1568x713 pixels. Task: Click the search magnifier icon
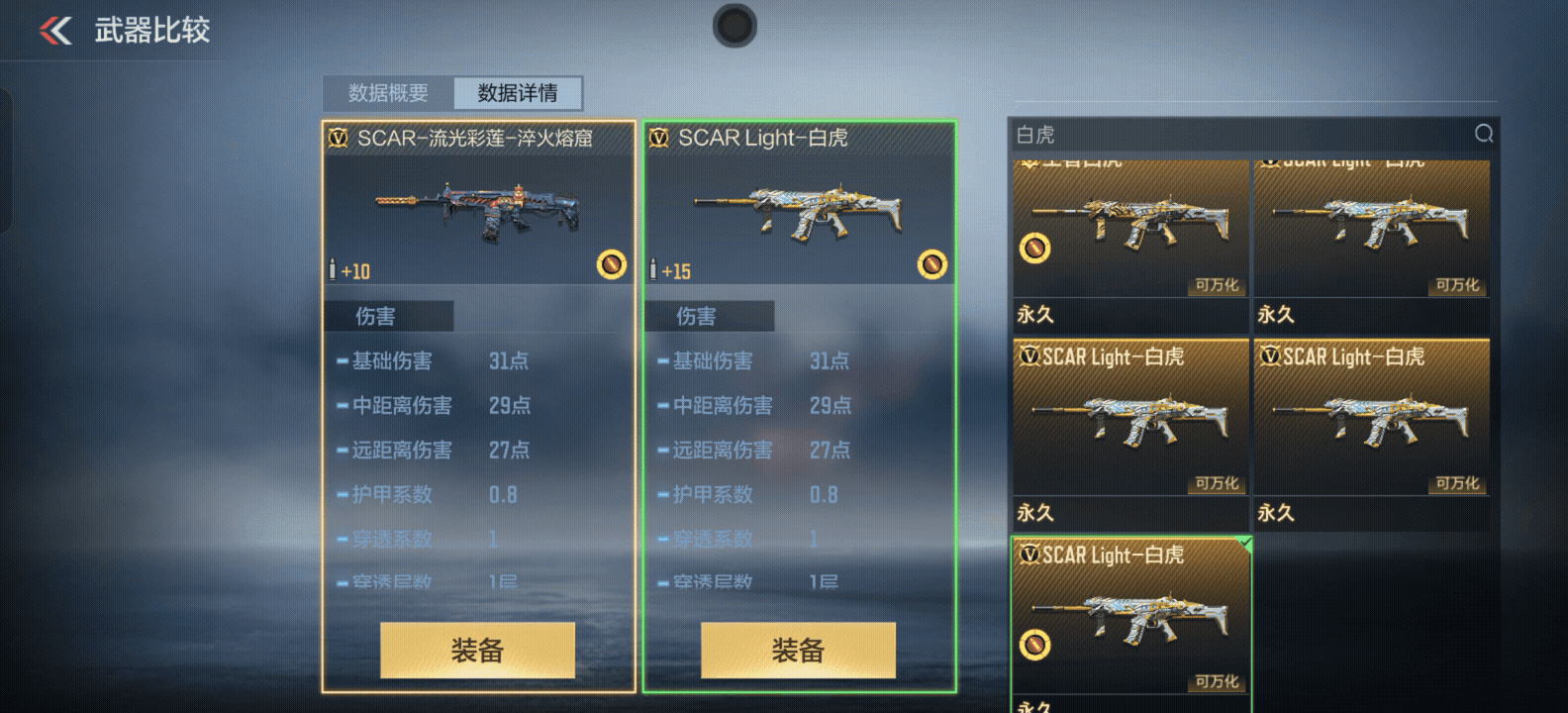pyautogui.click(x=1483, y=134)
